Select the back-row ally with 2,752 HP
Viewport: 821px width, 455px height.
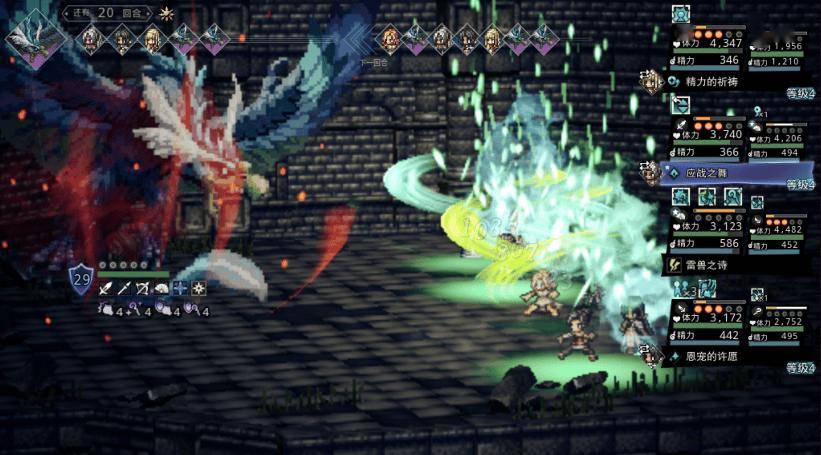click(782, 321)
